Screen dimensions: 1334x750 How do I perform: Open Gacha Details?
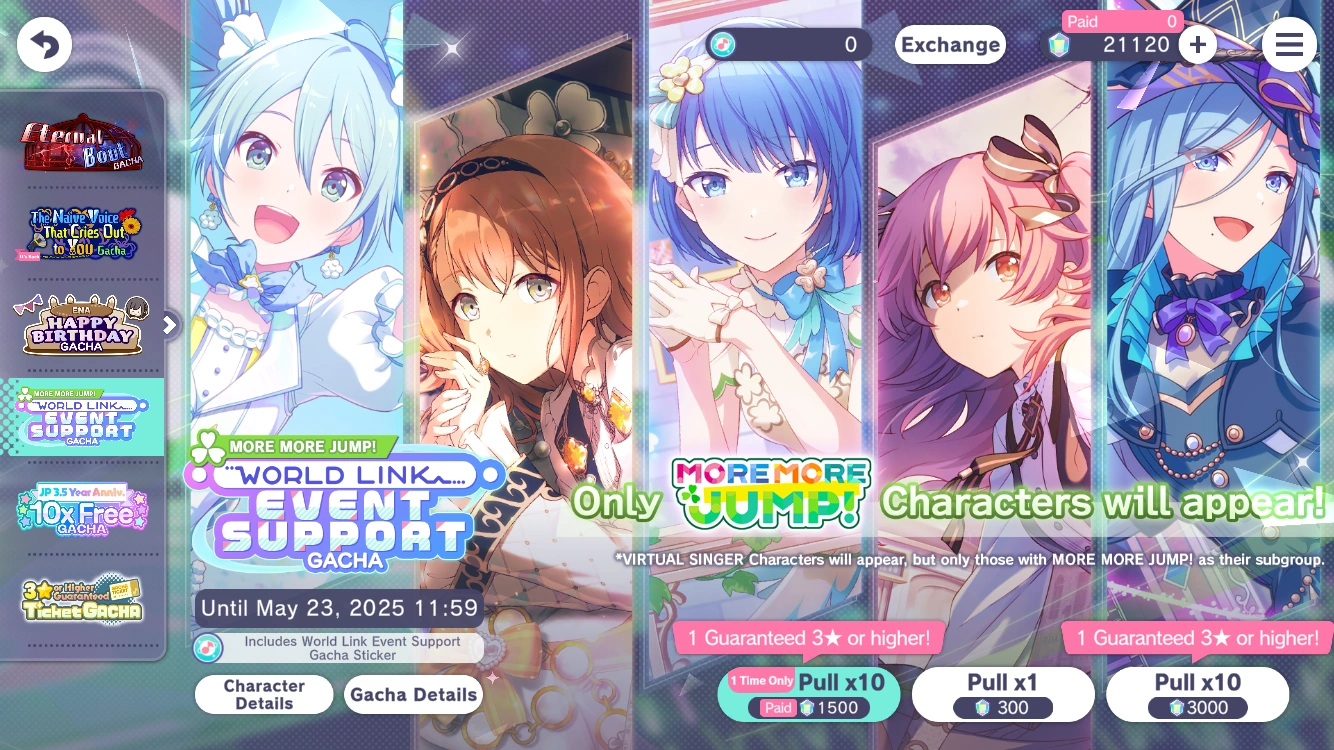(x=412, y=694)
